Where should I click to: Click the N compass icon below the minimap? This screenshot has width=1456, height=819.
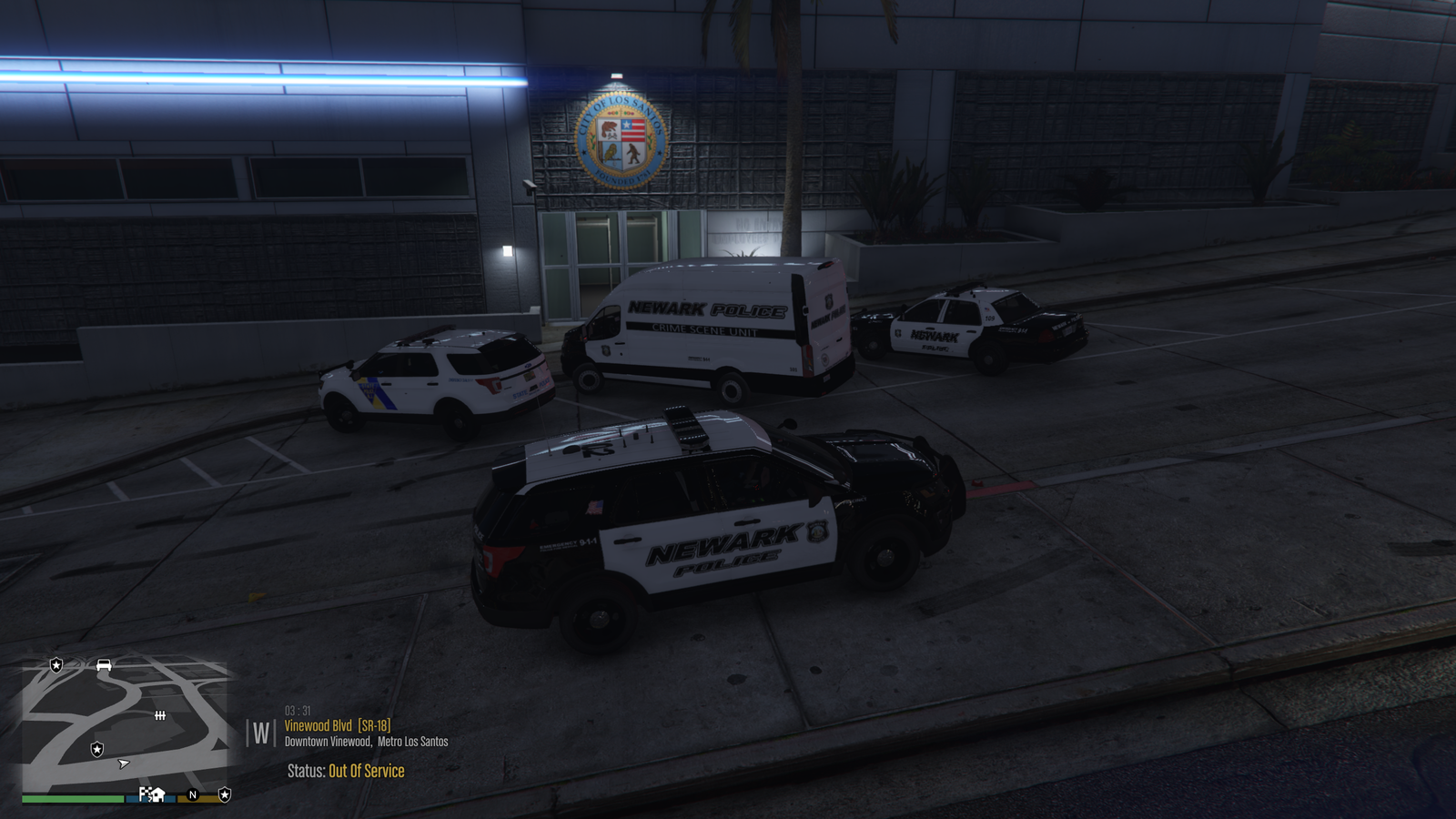(x=193, y=795)
